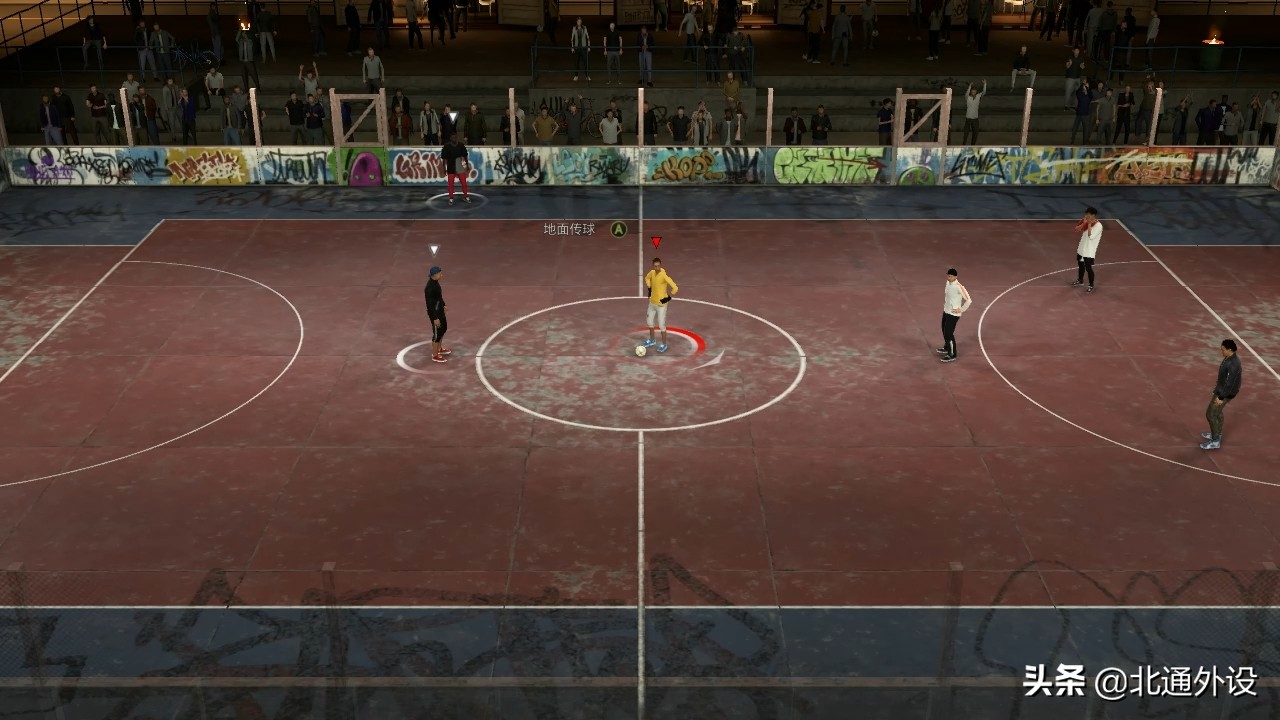Viewport: 1280px width, 720px height.
Task: Select the red arrow marker above the ball carrier
Action: pos(657,240)
